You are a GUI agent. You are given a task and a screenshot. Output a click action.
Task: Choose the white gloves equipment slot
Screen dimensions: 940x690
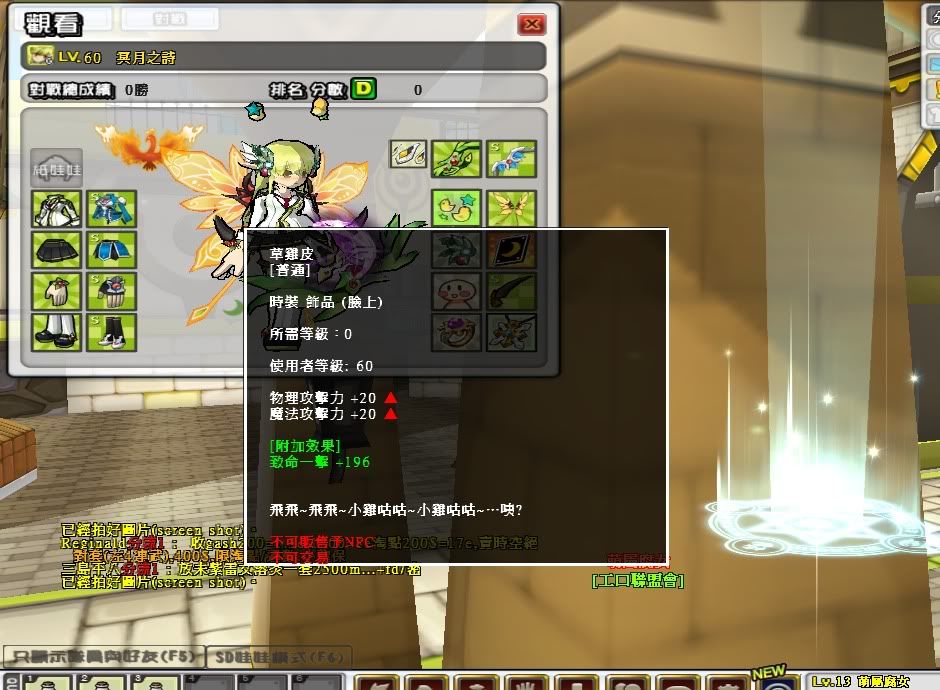coord(56,291)
